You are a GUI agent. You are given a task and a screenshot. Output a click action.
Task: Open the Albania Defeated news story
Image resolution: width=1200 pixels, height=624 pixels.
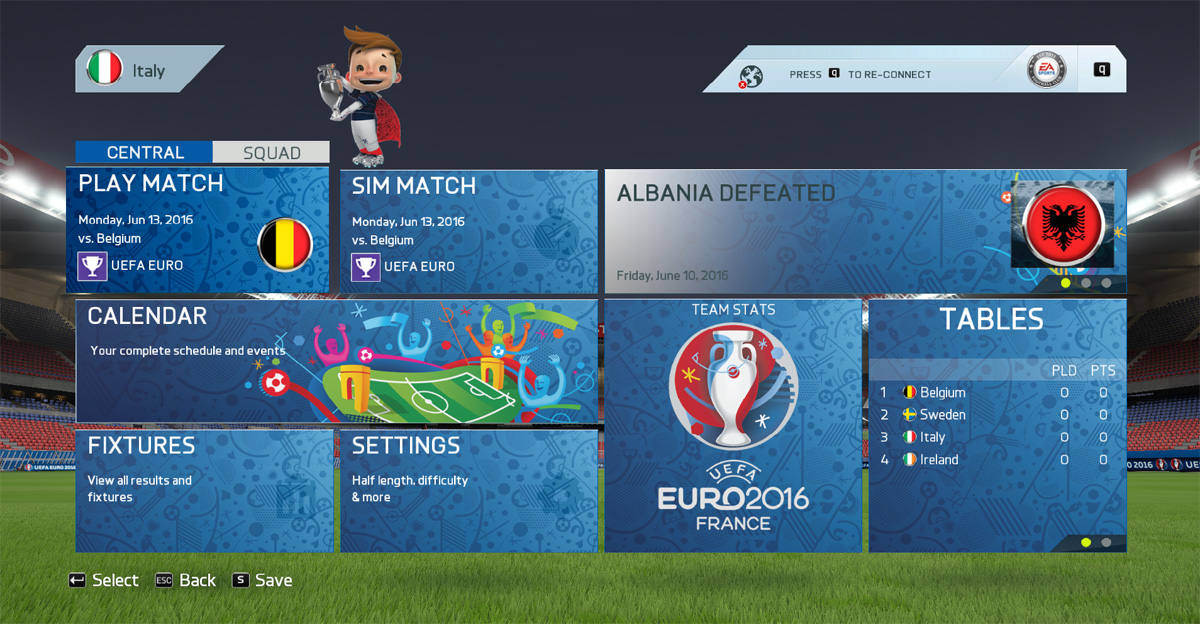864,231
